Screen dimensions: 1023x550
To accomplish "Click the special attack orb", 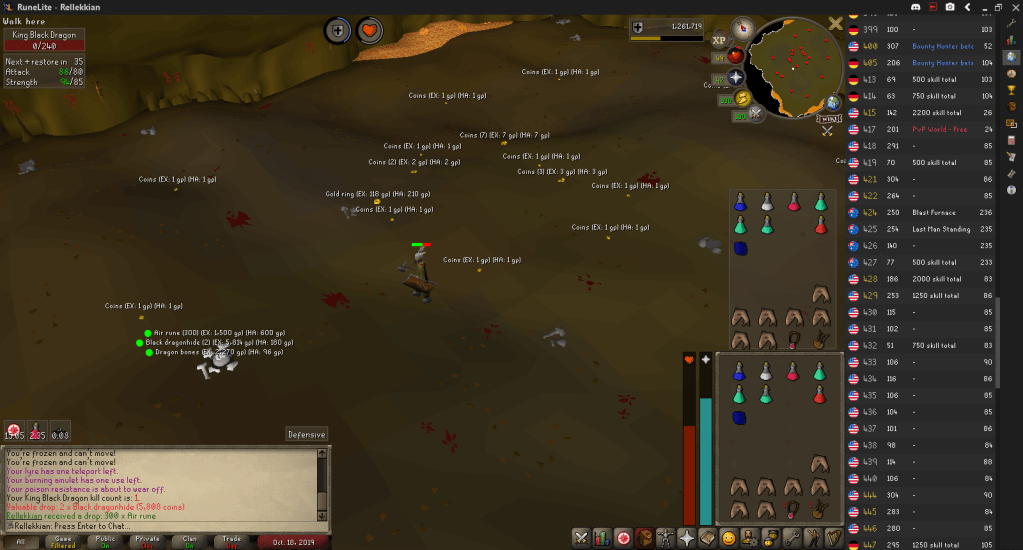I will (x=755, y=114).
